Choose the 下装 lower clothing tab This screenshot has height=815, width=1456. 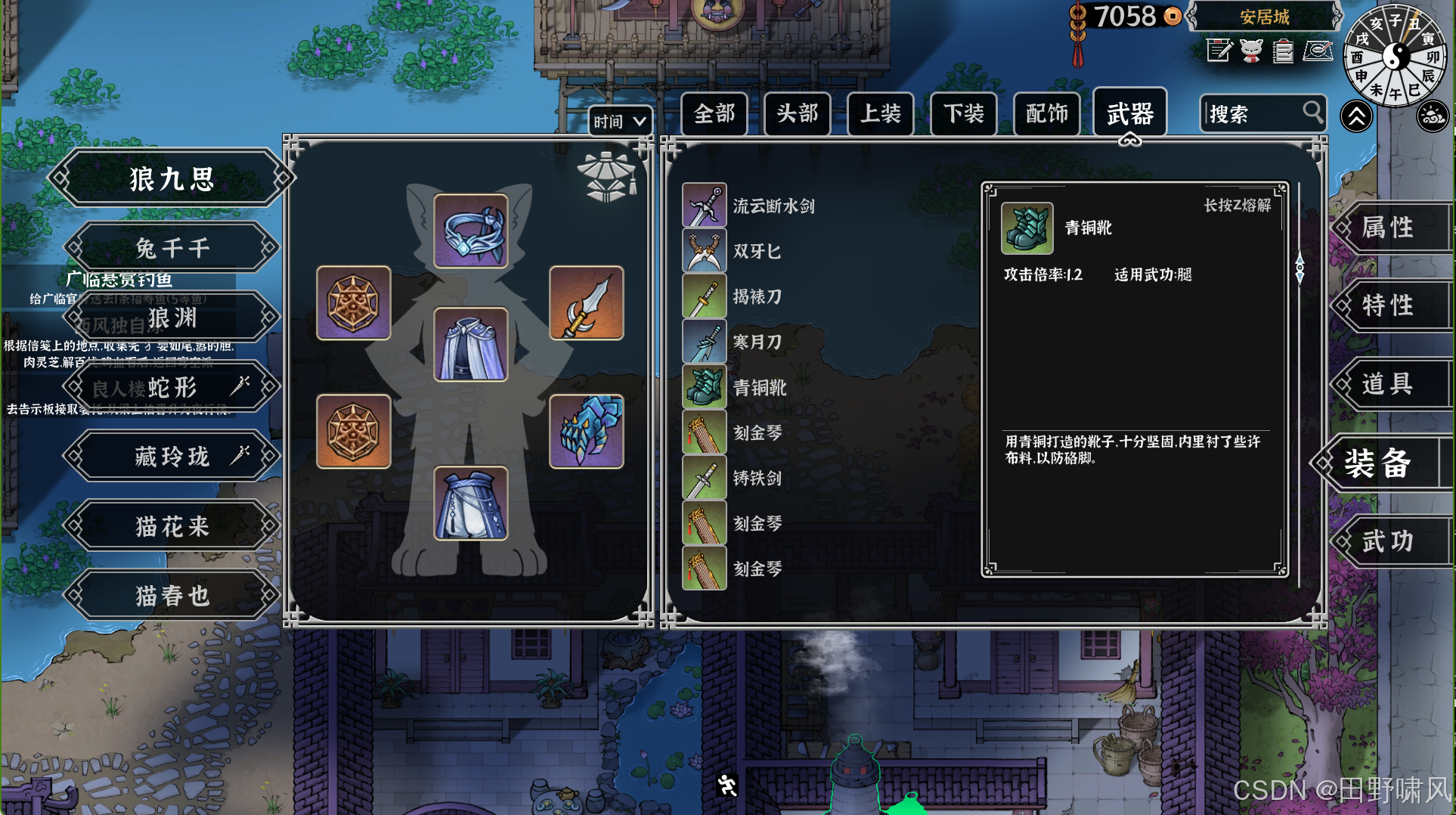click(x=963, y=114)
